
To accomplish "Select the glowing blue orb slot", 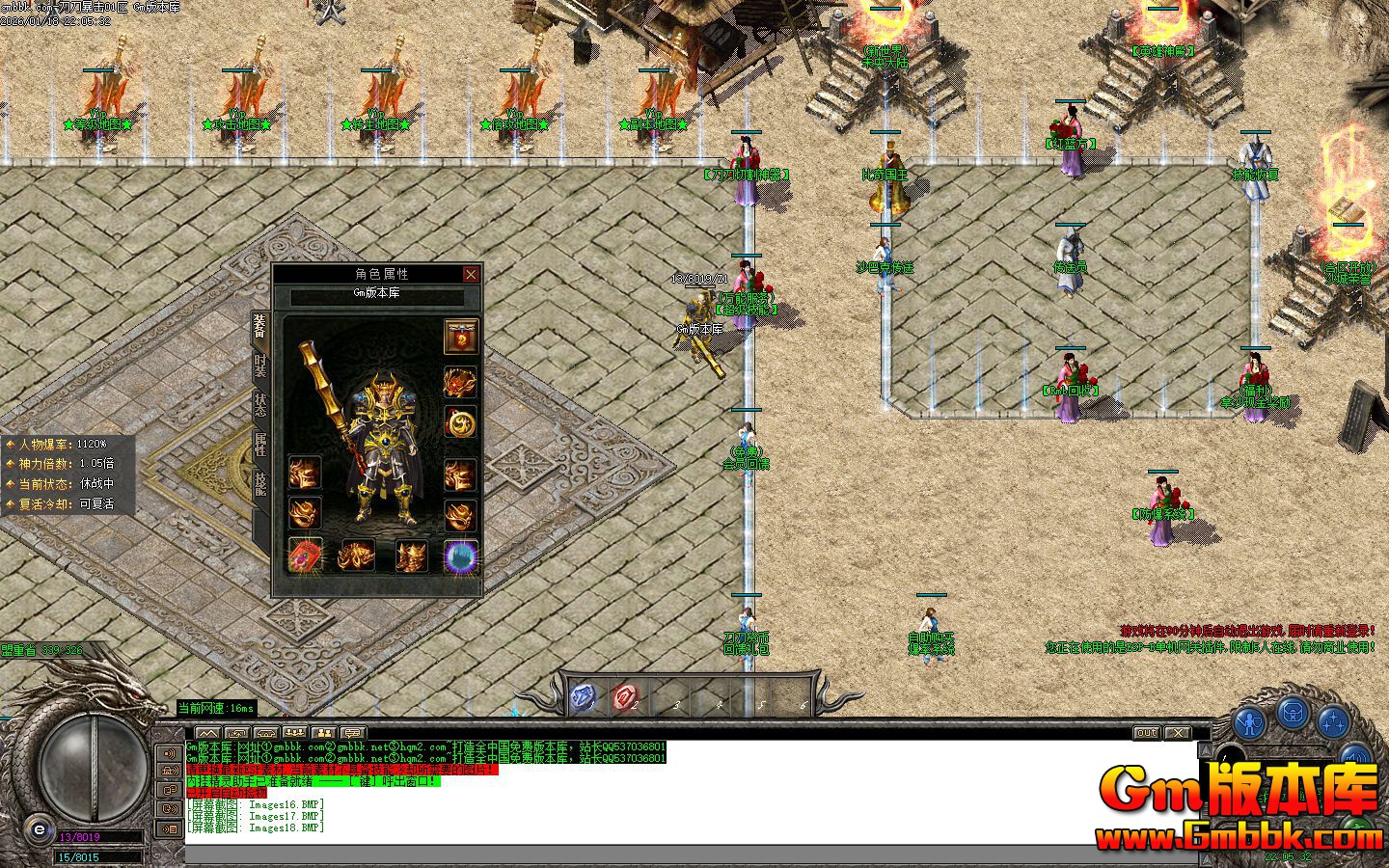I will coord(461,556).
